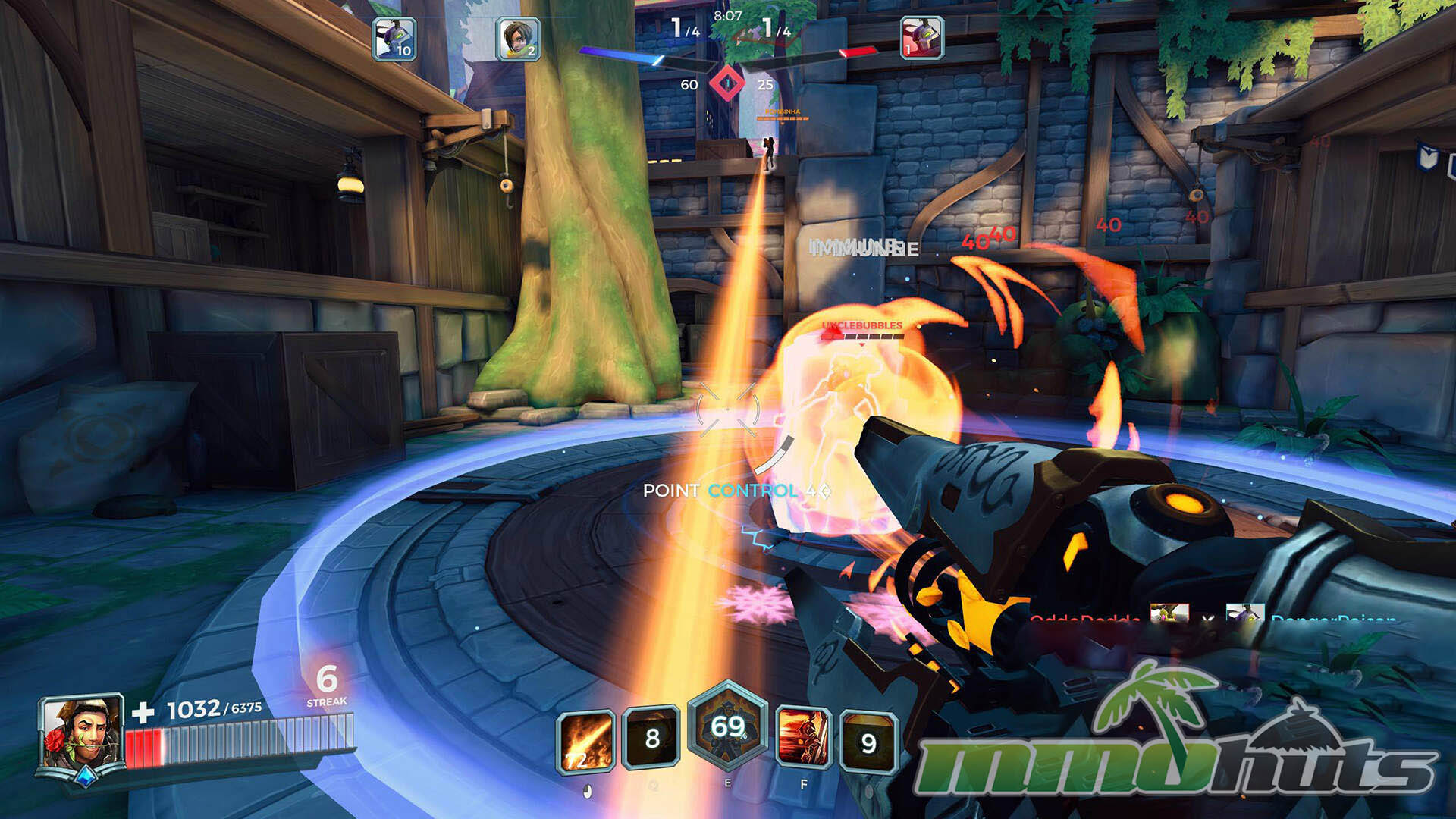The image size is (1456, 819).
Task: Select the red enemy team portrait
Action: (921, 38)
